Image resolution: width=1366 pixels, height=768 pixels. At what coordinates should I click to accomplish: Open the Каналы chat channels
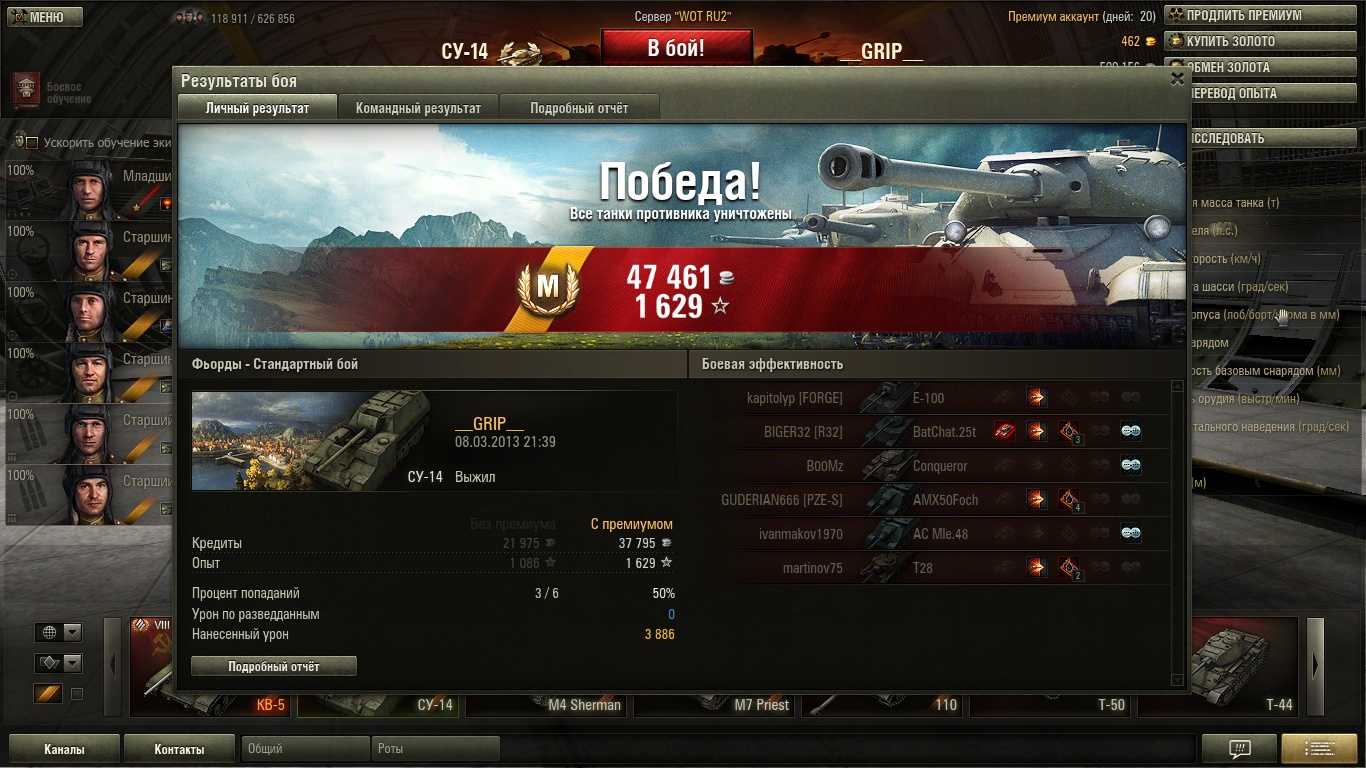pyautogui.click(x=64, y=749)
